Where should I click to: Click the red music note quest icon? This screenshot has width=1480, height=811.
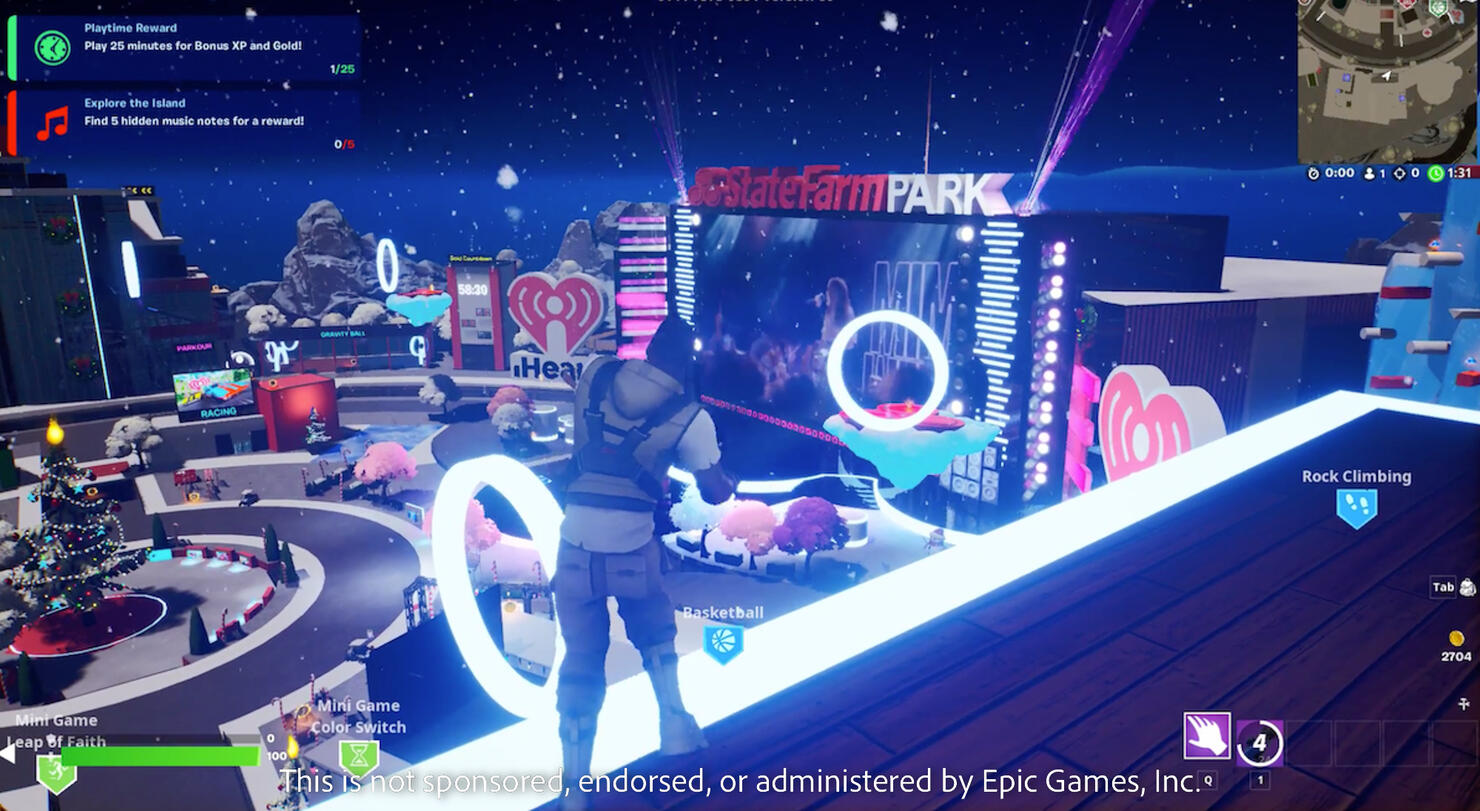52,122
